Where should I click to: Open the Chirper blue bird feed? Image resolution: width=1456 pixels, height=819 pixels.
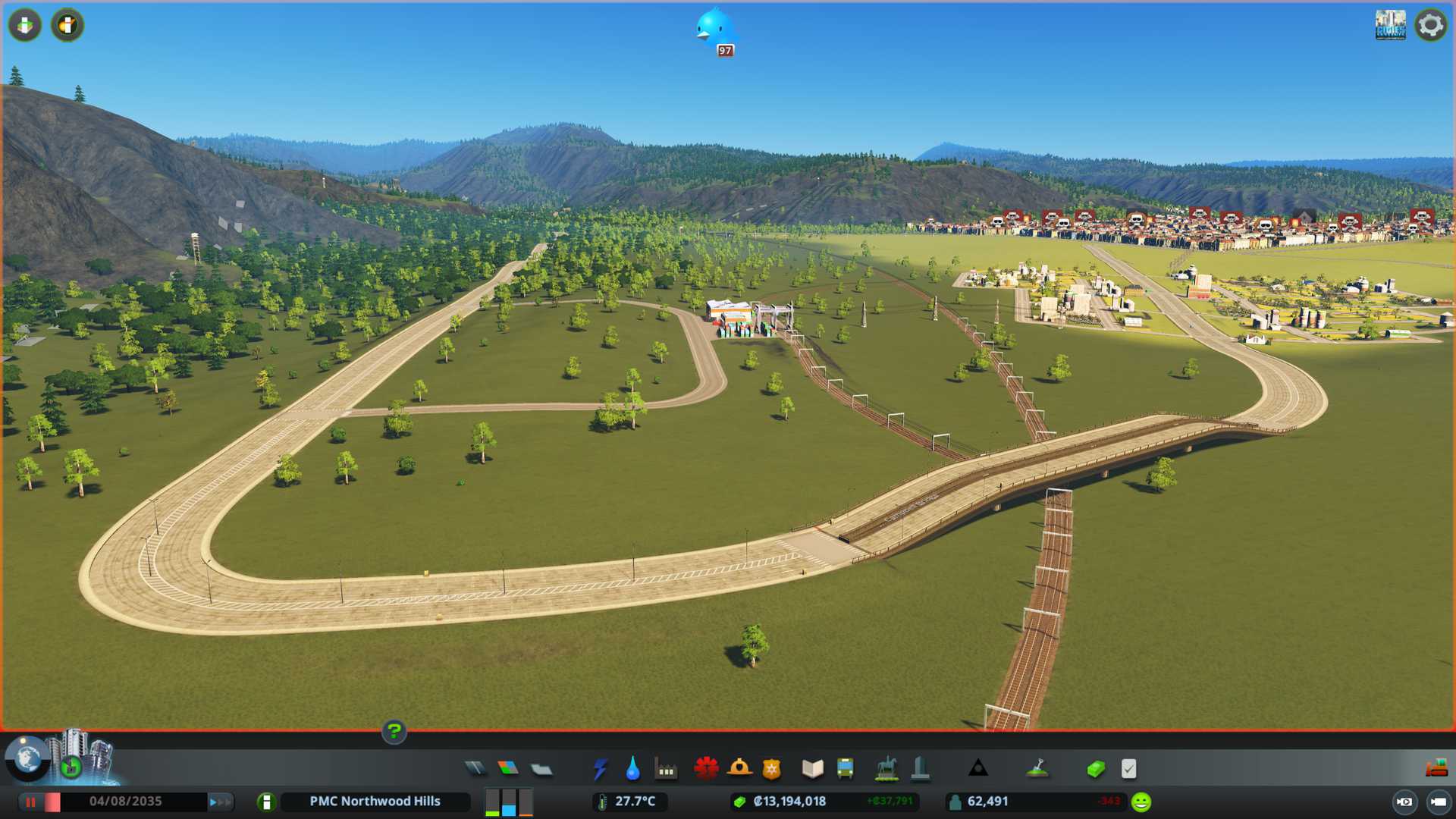click(714, 30)
